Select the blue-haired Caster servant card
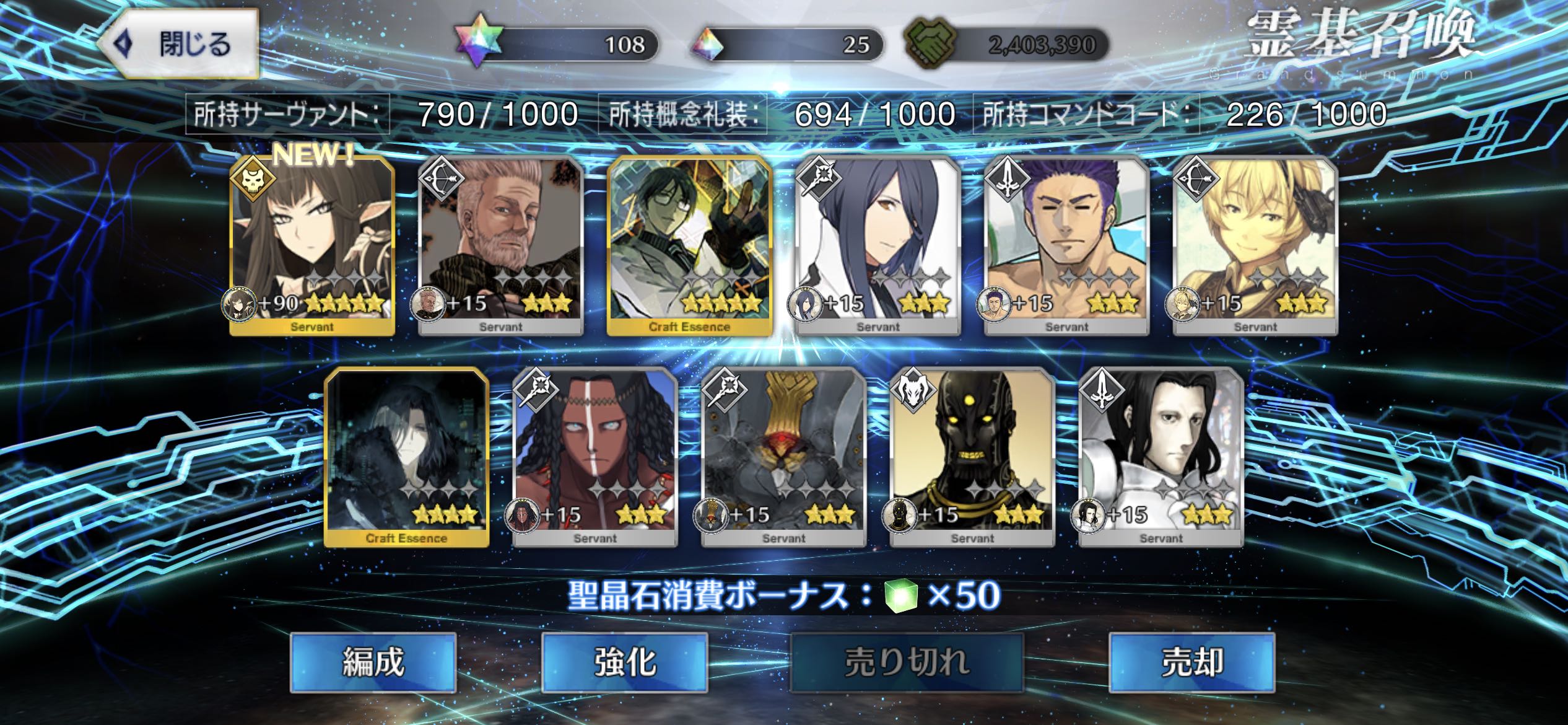1568x725 pixels. pyautogui.click(x=878, y=245)
